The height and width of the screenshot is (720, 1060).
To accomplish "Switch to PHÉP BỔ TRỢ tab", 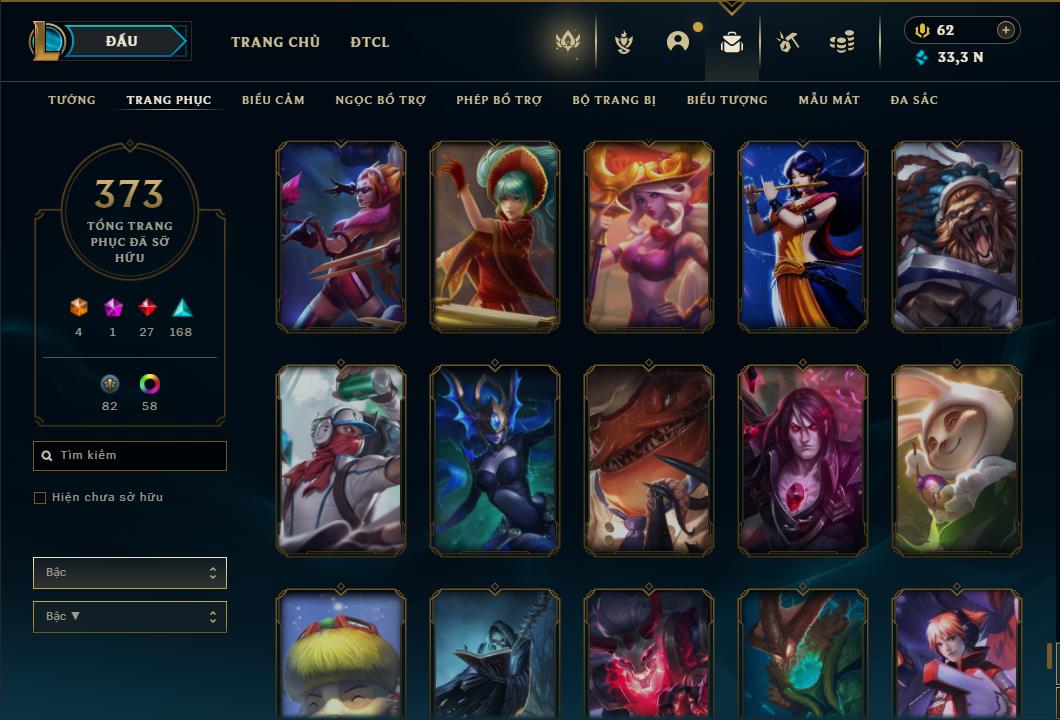I will 499,100.
